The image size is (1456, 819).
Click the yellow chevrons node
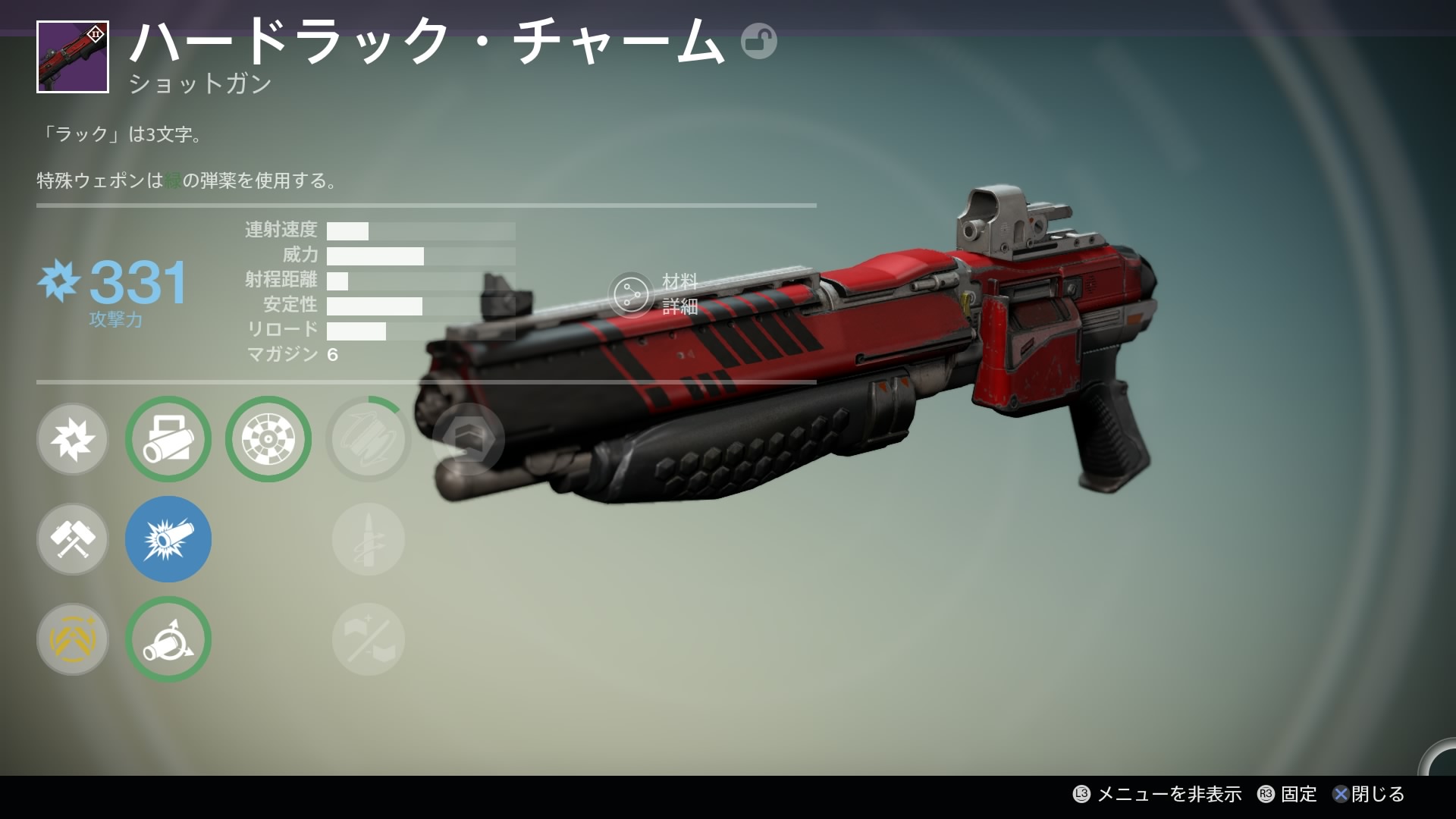tap(73, 639)
